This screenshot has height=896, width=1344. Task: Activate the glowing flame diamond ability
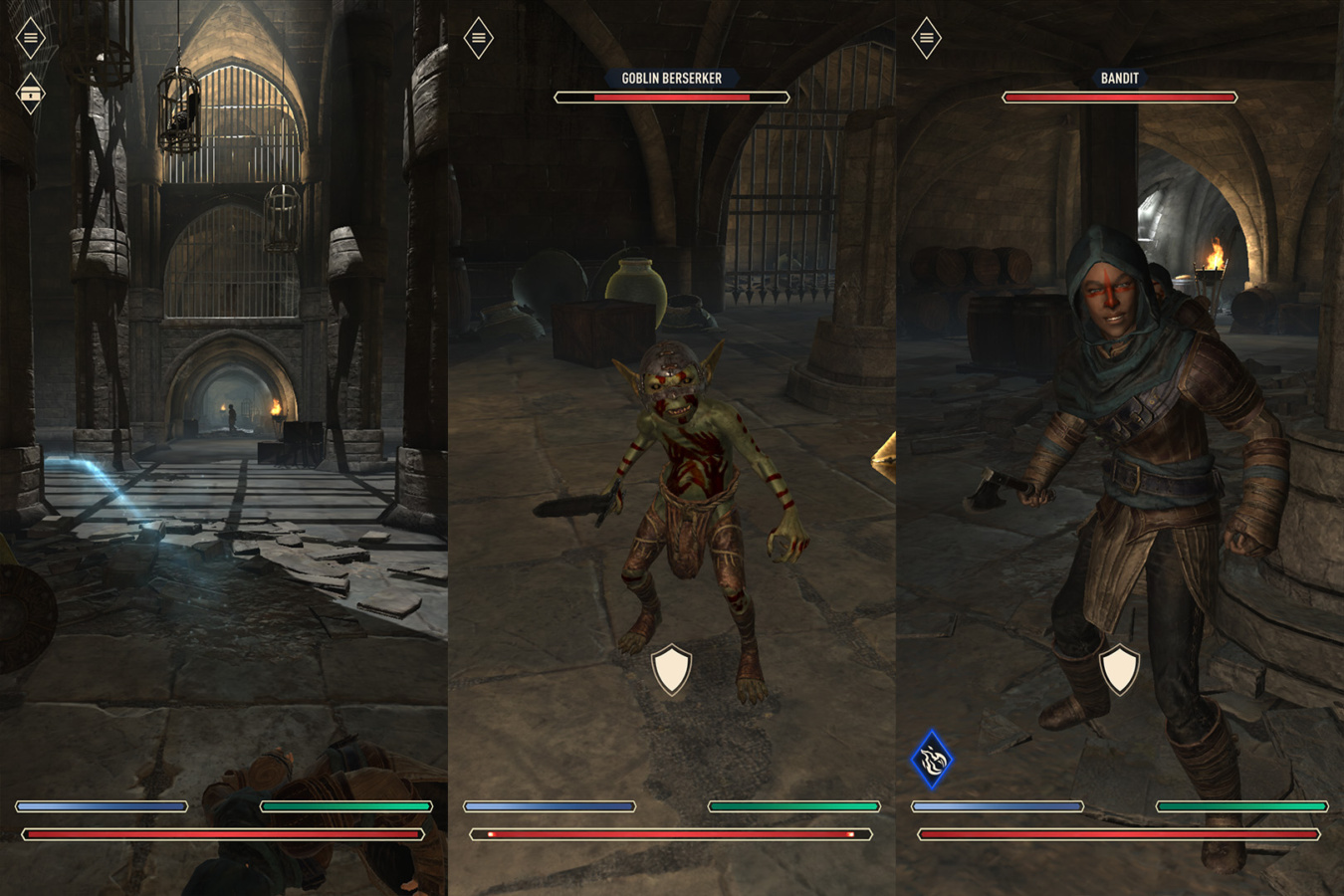pyautogui.click(x=932, y=759)
